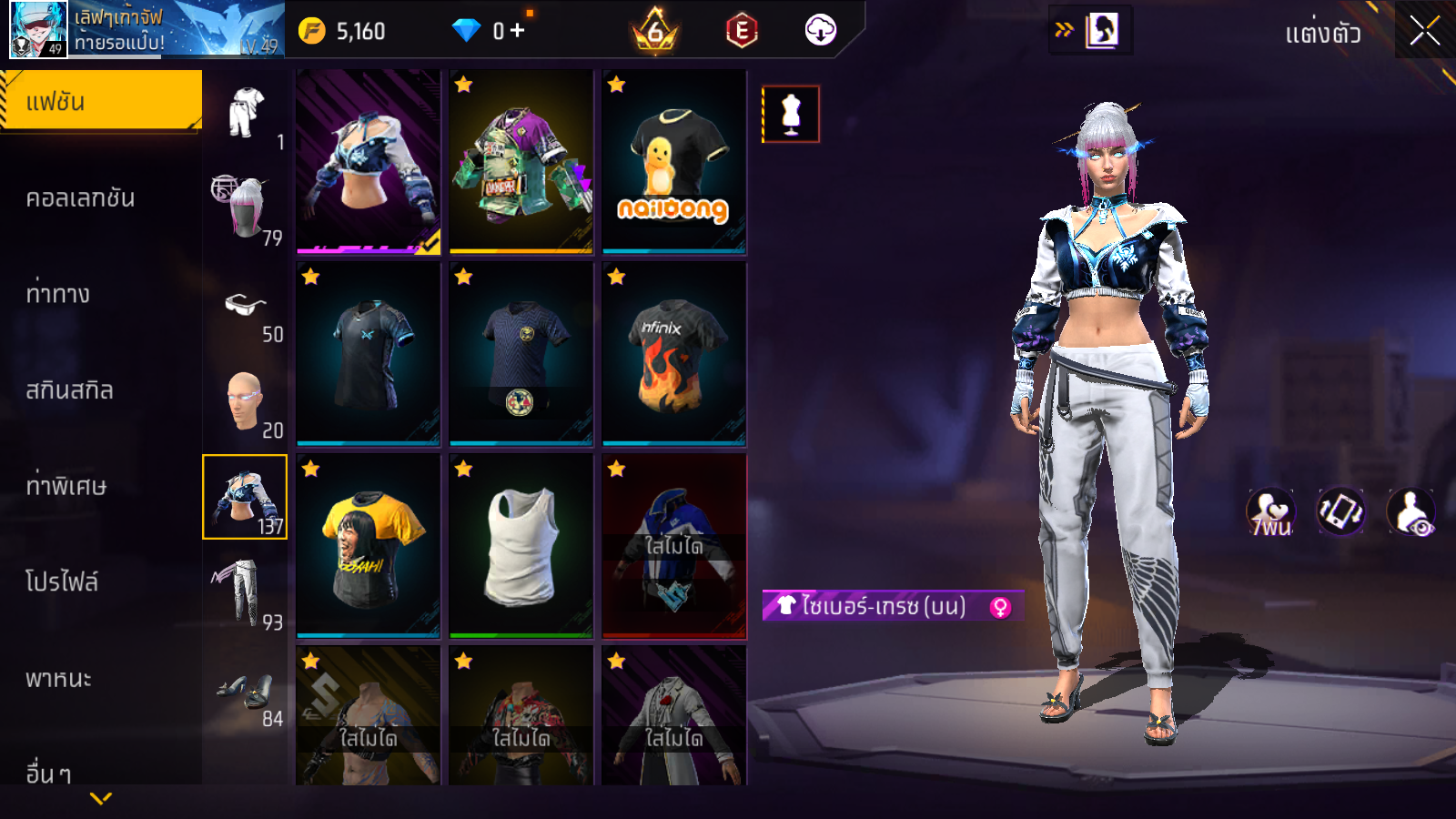
Task: Select the Infinix flame t-shirt
Action: 673,354
